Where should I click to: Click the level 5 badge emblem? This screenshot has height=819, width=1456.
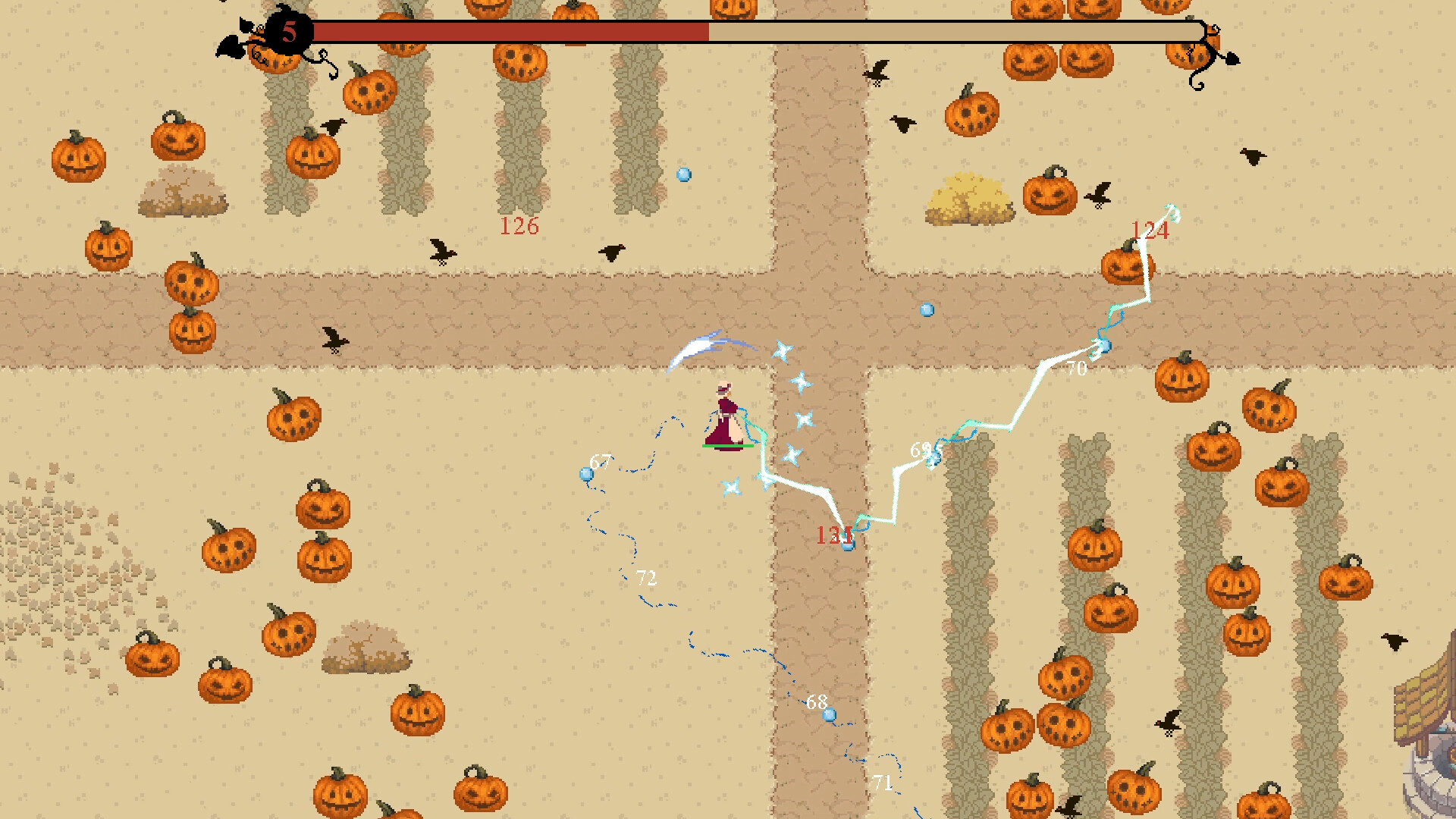(x=288, y=30)
